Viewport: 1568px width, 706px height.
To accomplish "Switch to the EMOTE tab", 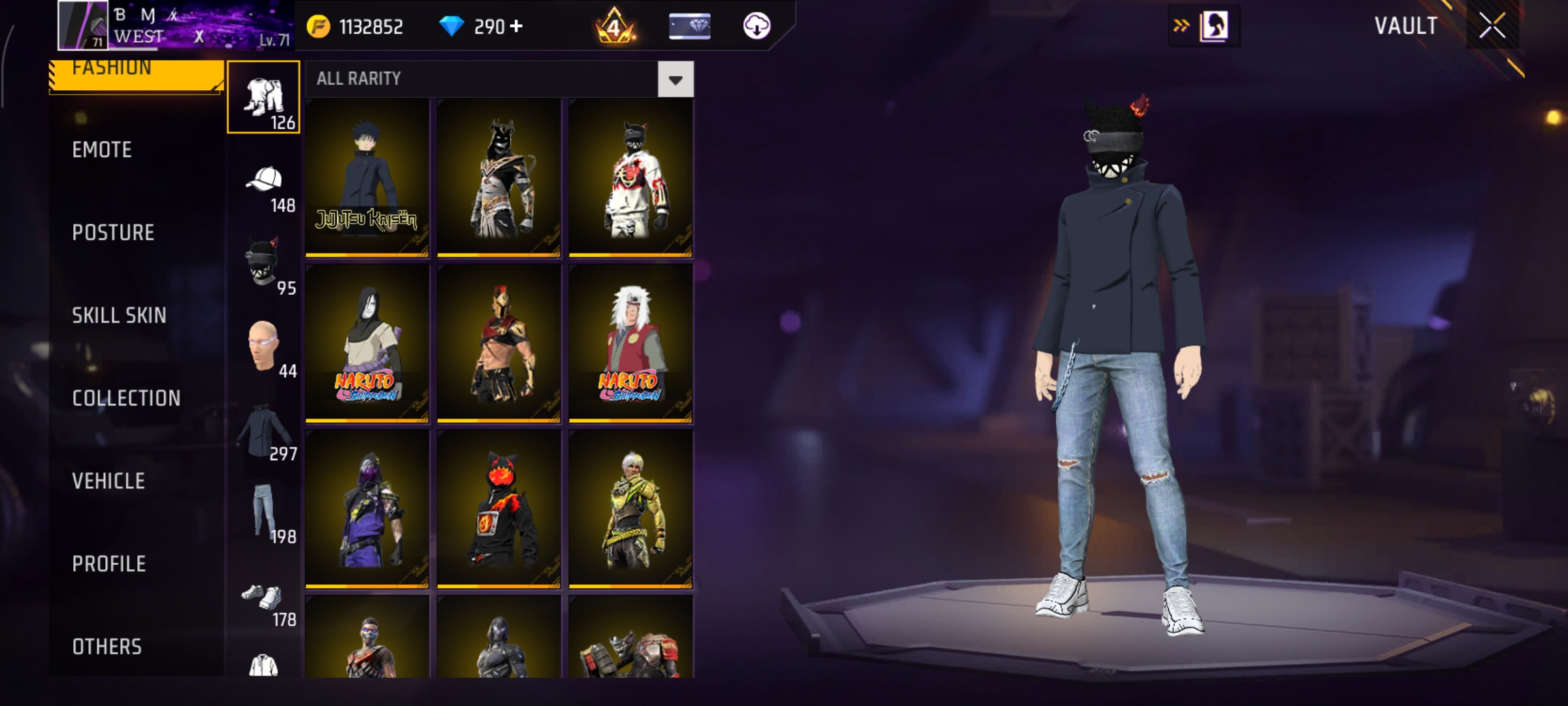I will click(101, 150).
